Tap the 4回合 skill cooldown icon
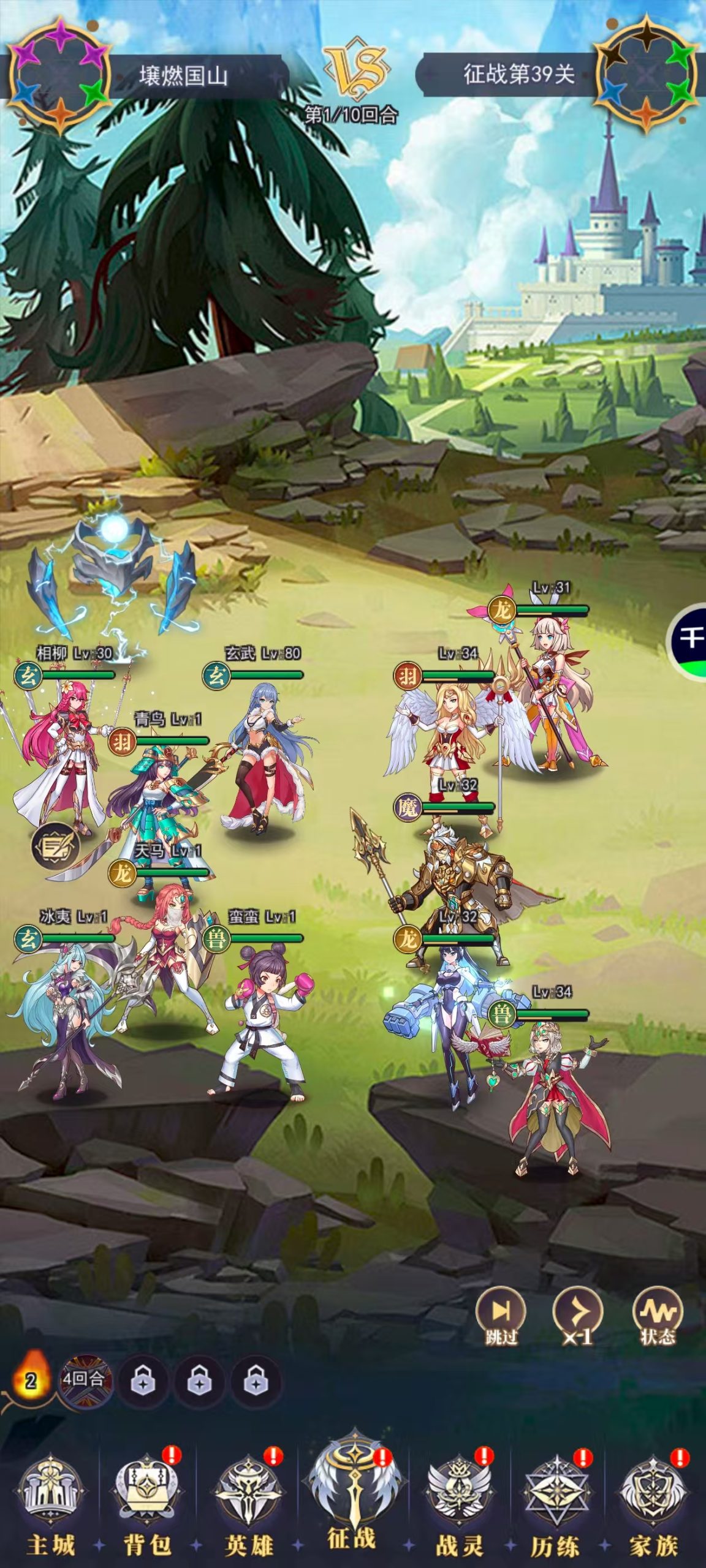The width and height of the screenshot is (706, 1568). pyautogui.click(x=85, y=1381)
